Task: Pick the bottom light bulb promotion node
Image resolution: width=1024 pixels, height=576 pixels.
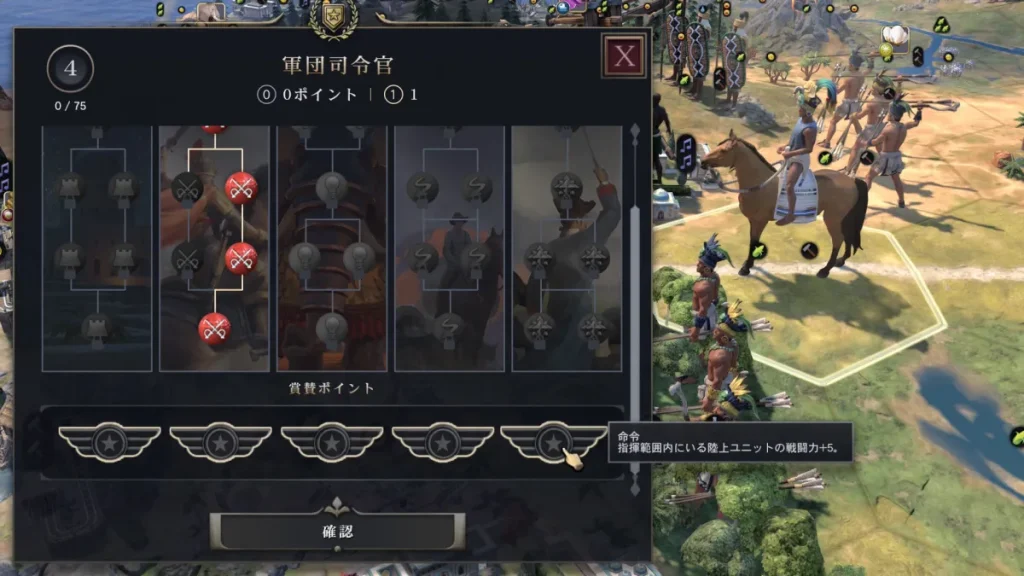Action: [331, 327]
